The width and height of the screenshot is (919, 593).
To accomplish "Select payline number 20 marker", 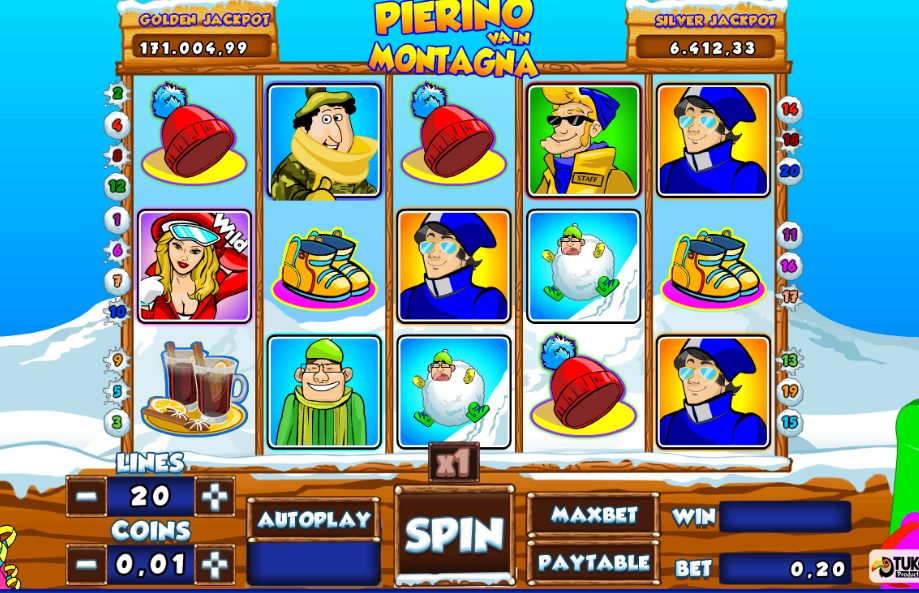I will click(790, 170).
